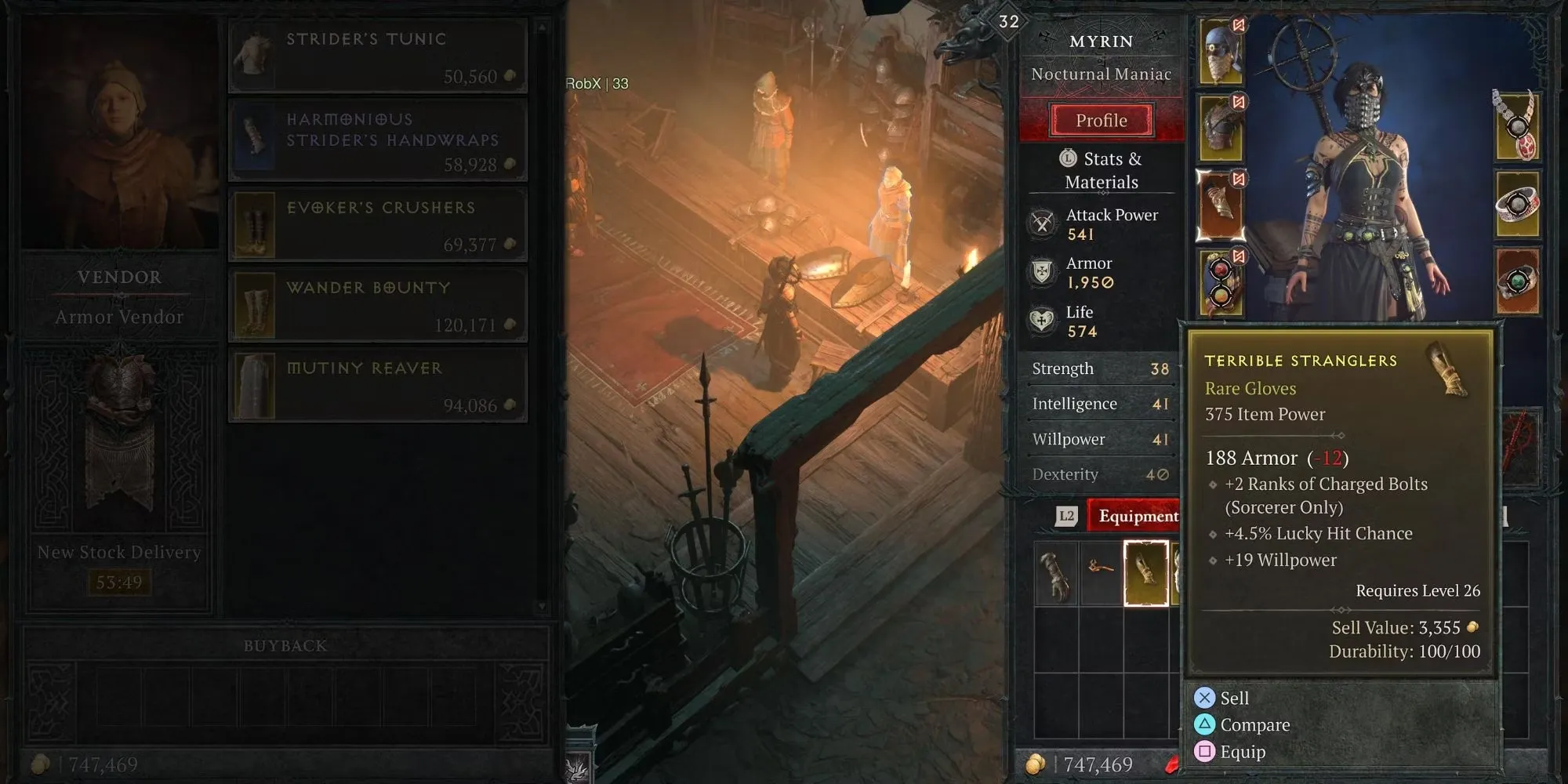
Task: Select the equipped helm slot
Action: [x=1221, y=53]
